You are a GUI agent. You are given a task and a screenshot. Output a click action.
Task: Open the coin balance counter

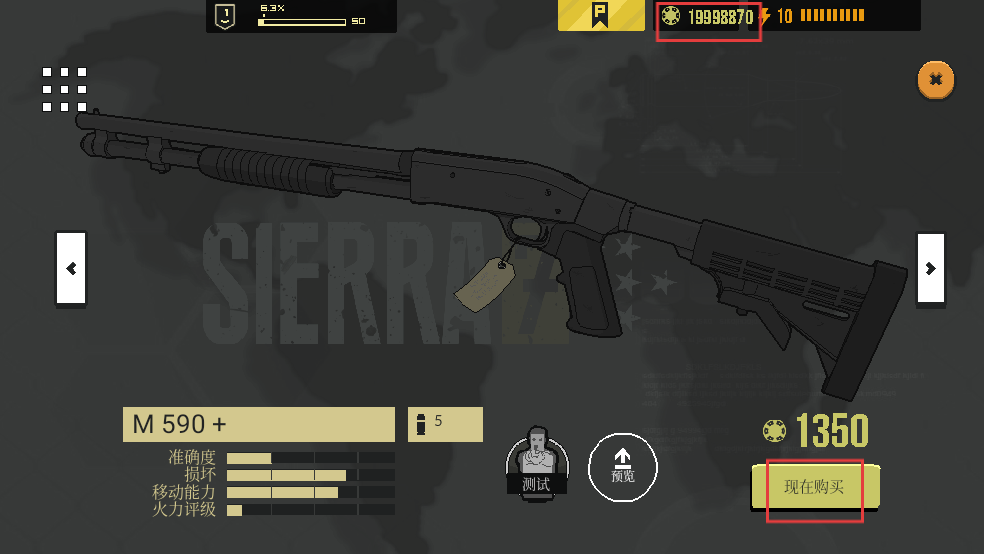pyautogui.click(x=708, y=16)
